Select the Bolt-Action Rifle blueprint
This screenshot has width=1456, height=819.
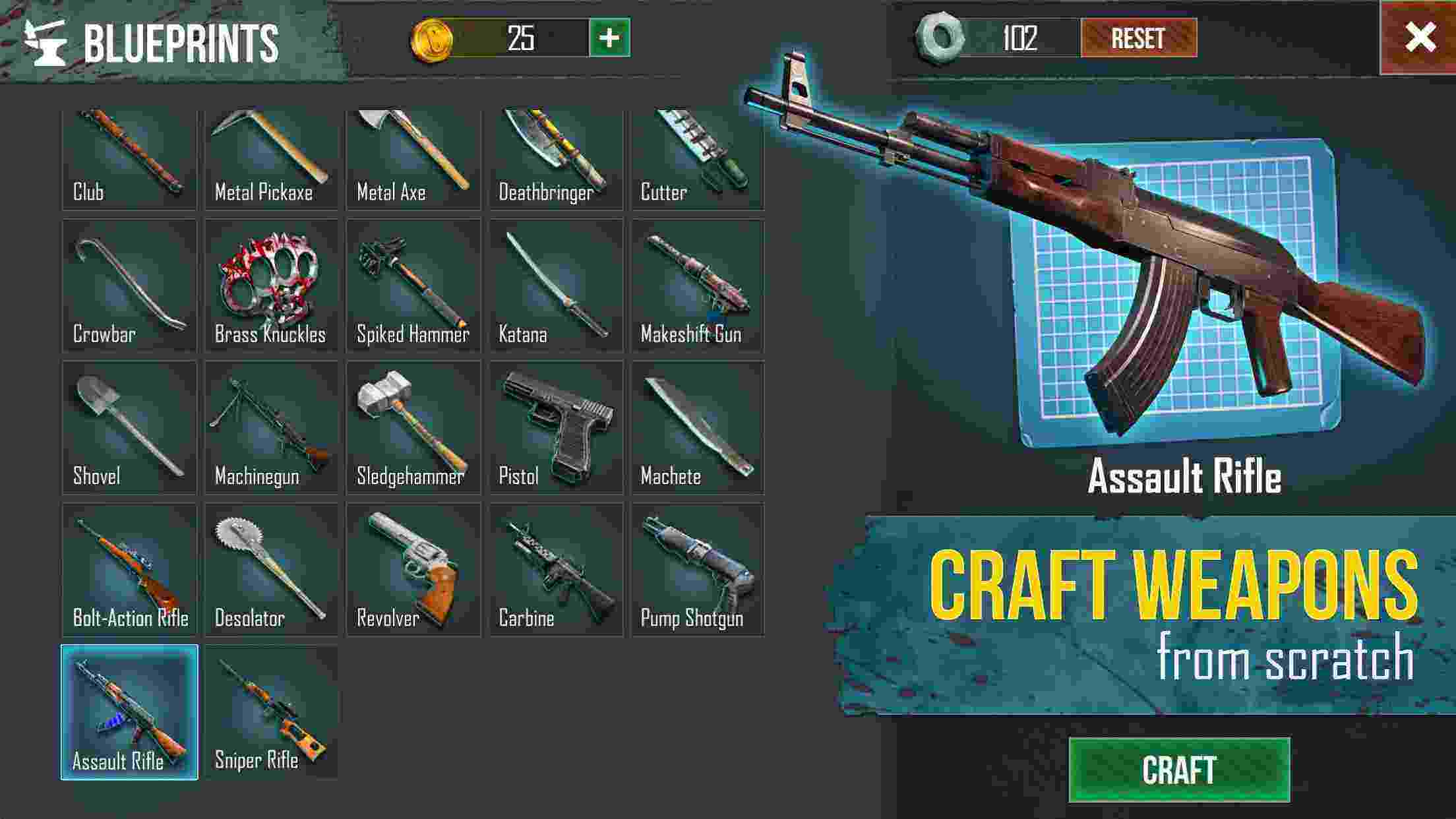130,570
